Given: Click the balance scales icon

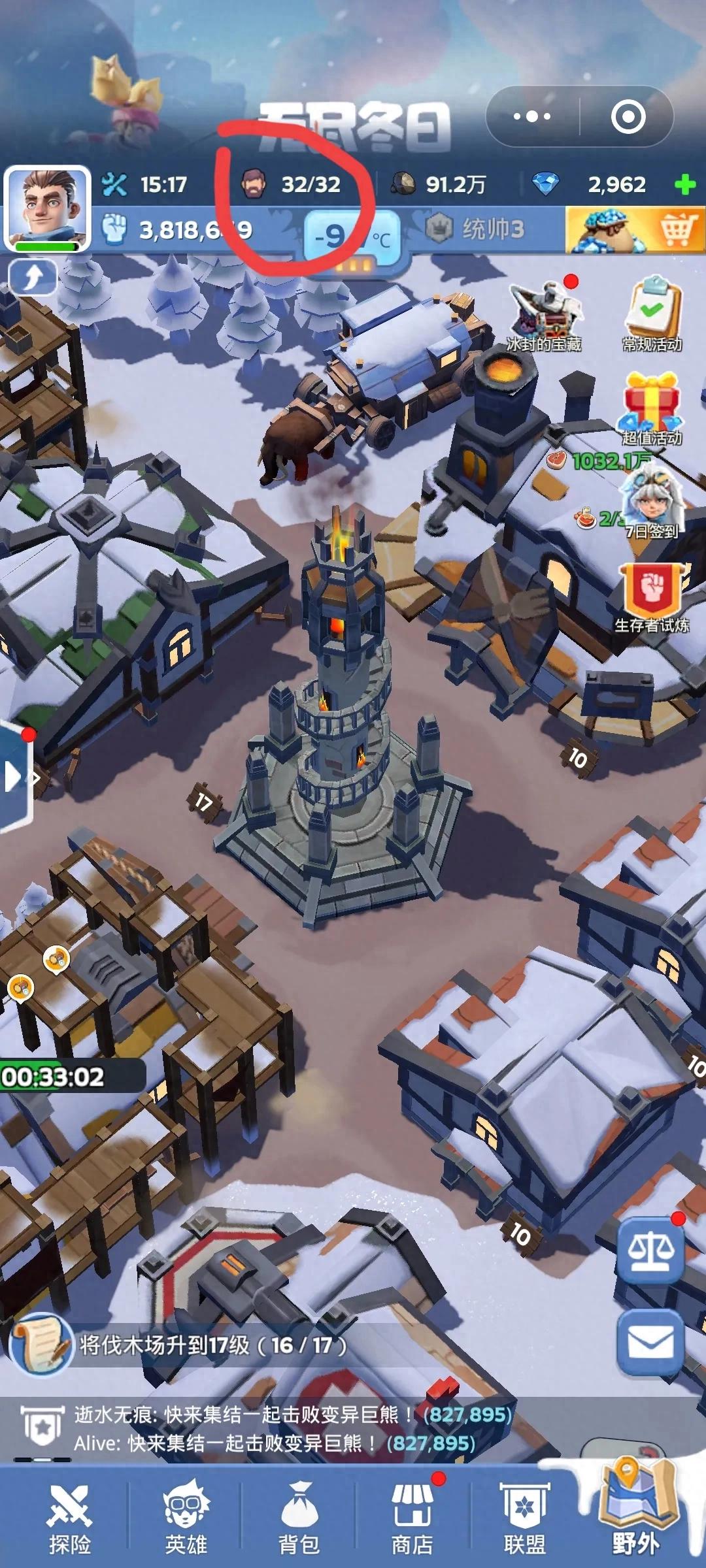Looking at the screenshot, I should (x=650, y=1251).
